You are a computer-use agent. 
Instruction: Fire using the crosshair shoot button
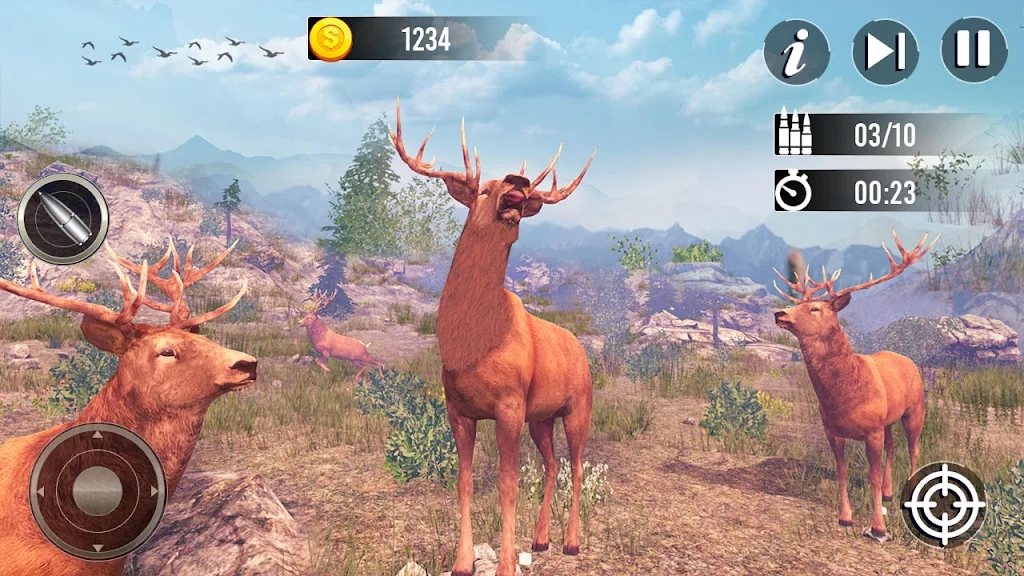tap(945, 503)
